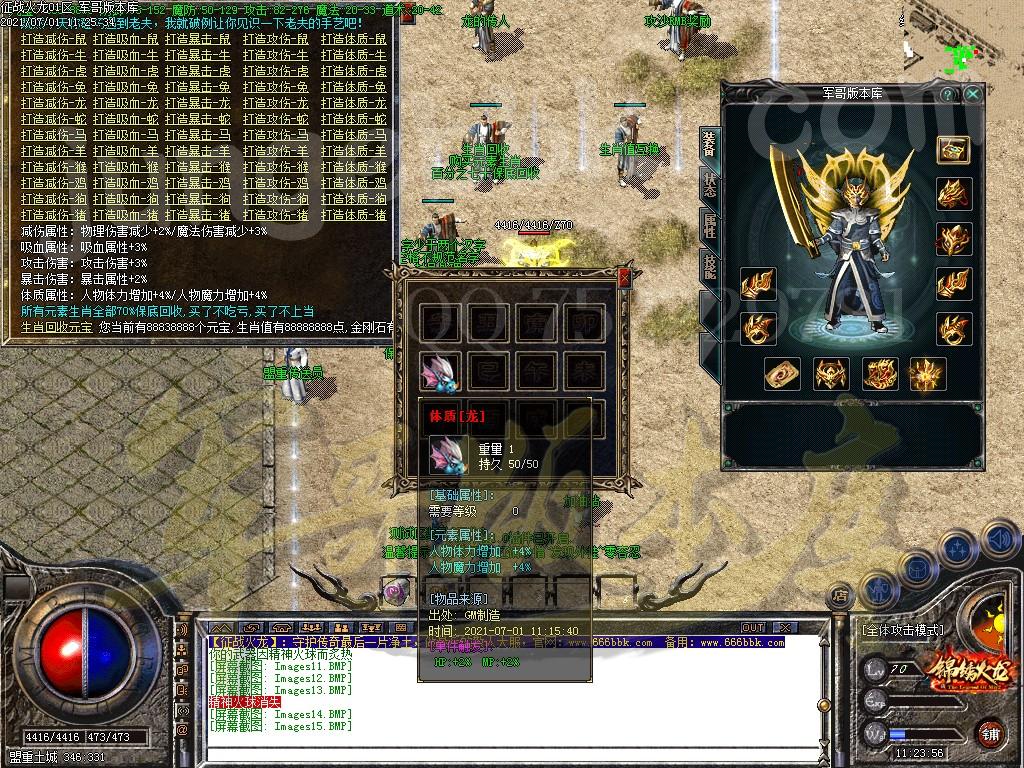
Task: Open the 店 shop button
Action: click(841, 596)
